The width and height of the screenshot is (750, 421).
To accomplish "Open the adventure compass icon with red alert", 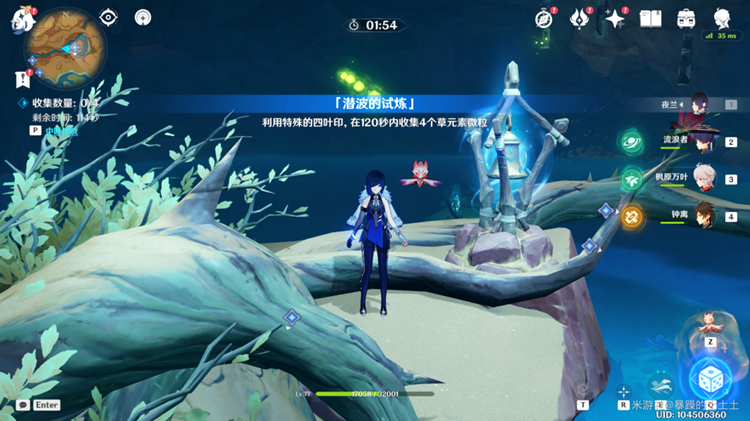I will (x=544, y=18).
